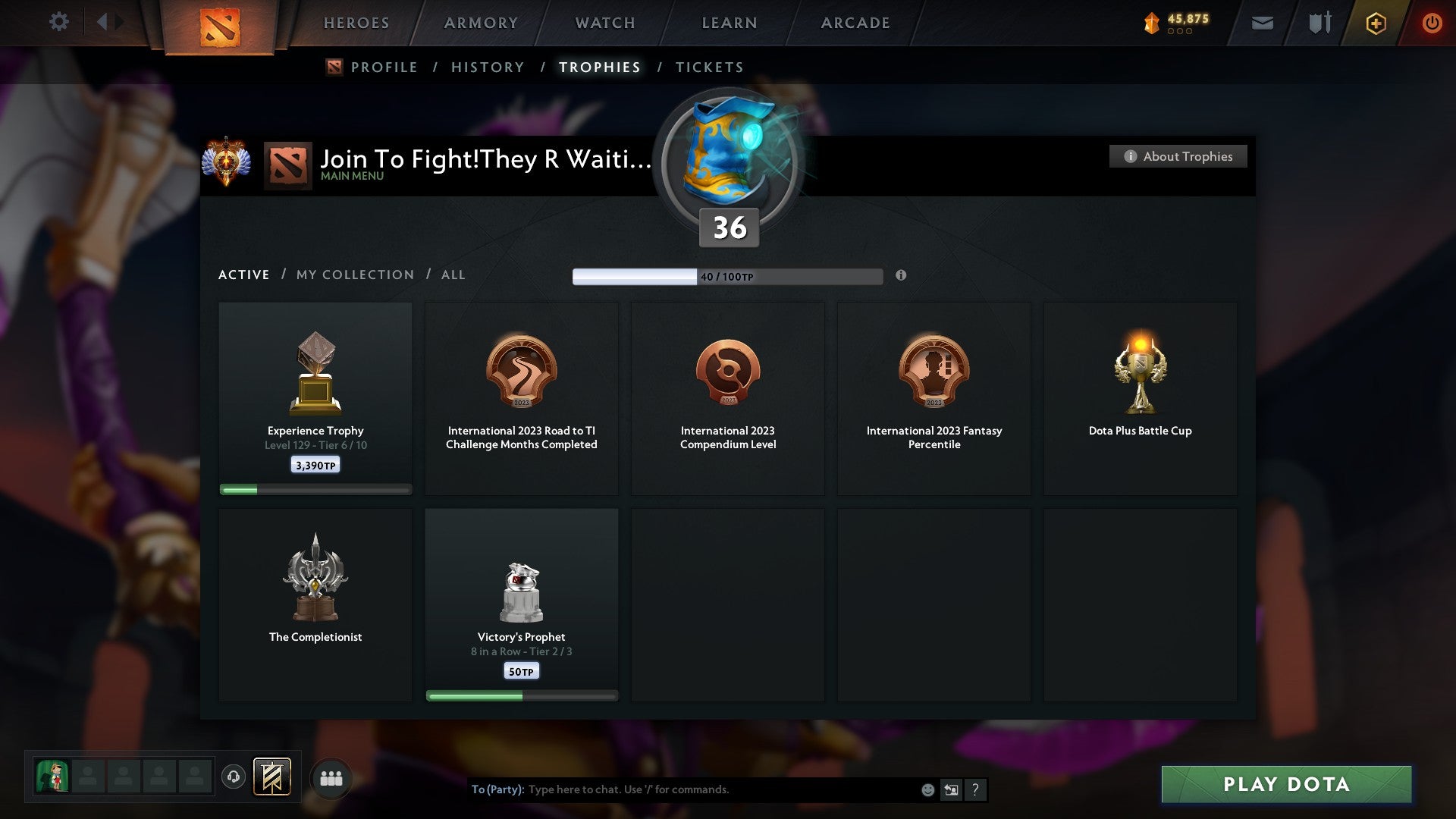
Task: Toggle the banner crest beside party slots
Action: (x=271, y=777)
